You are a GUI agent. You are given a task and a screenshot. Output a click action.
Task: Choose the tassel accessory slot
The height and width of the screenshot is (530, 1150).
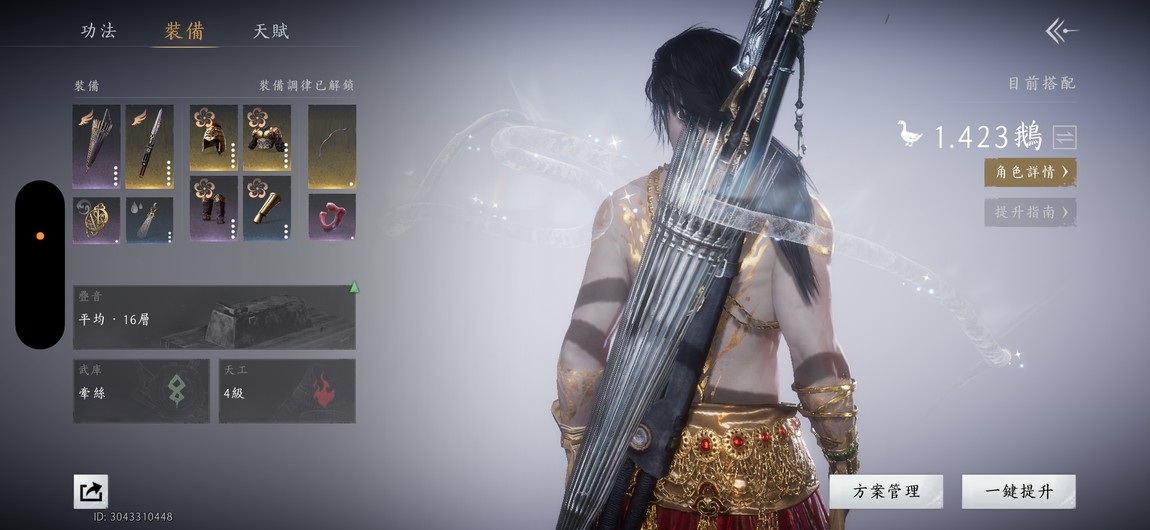149,220
